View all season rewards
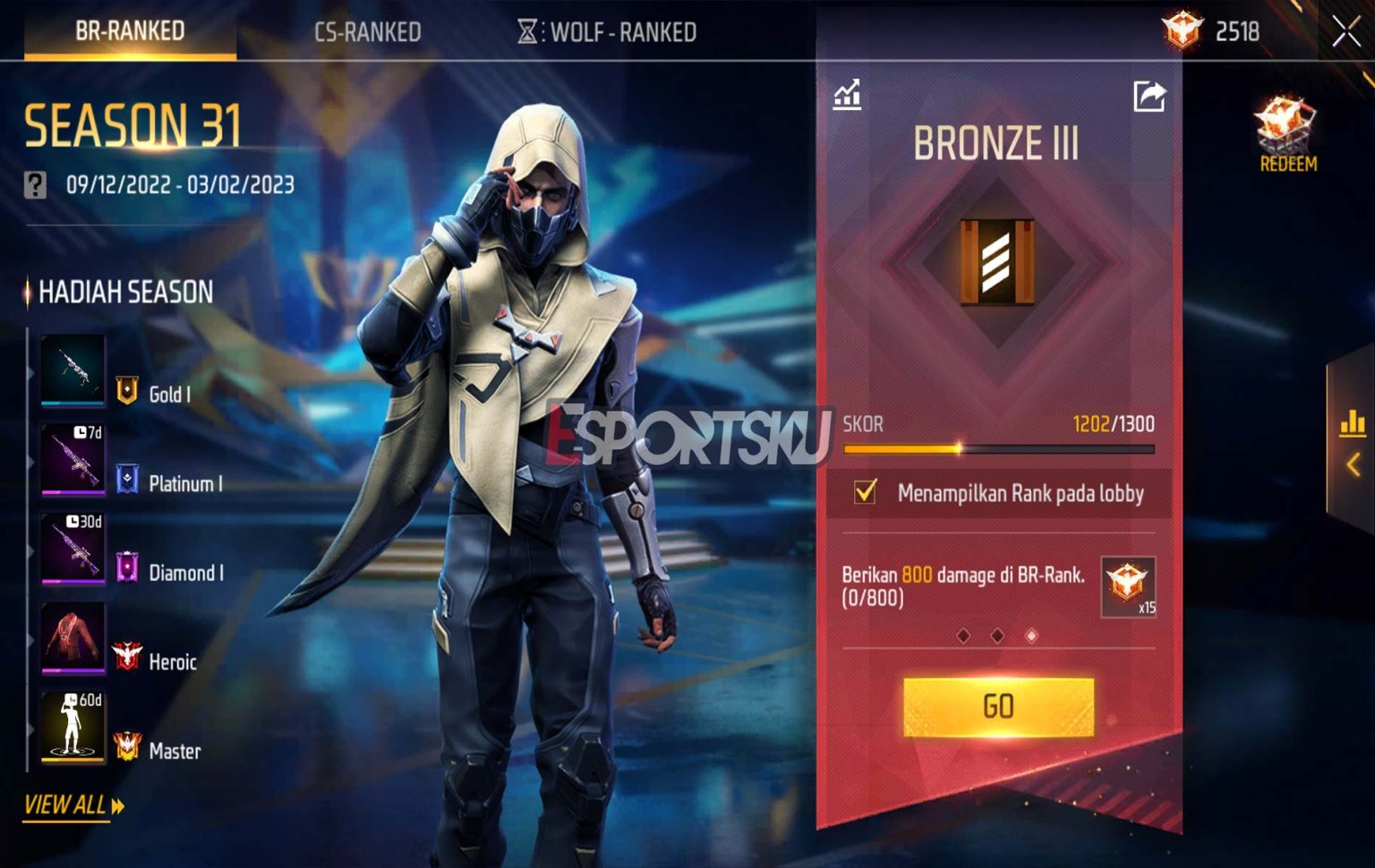This screenshot has width=1375, height=868. tap(73, 804)
